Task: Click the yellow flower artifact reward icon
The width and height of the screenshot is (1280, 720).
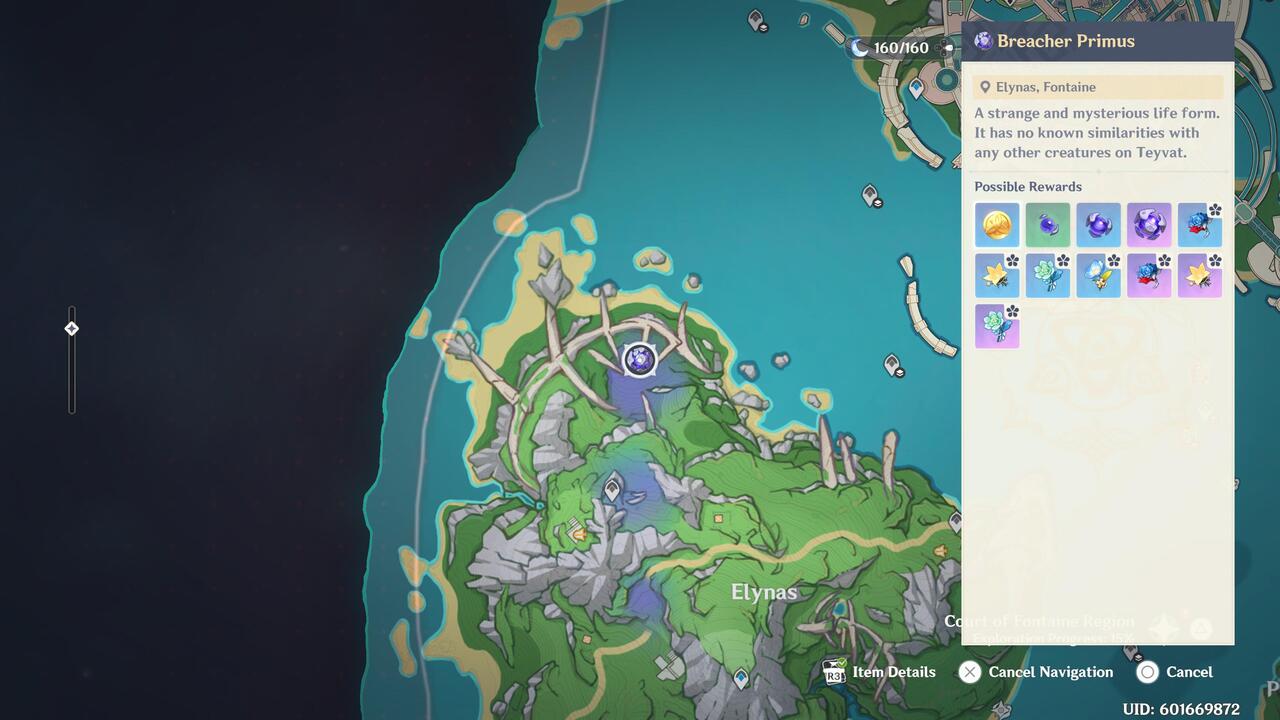Action: [x=997, y=275]
